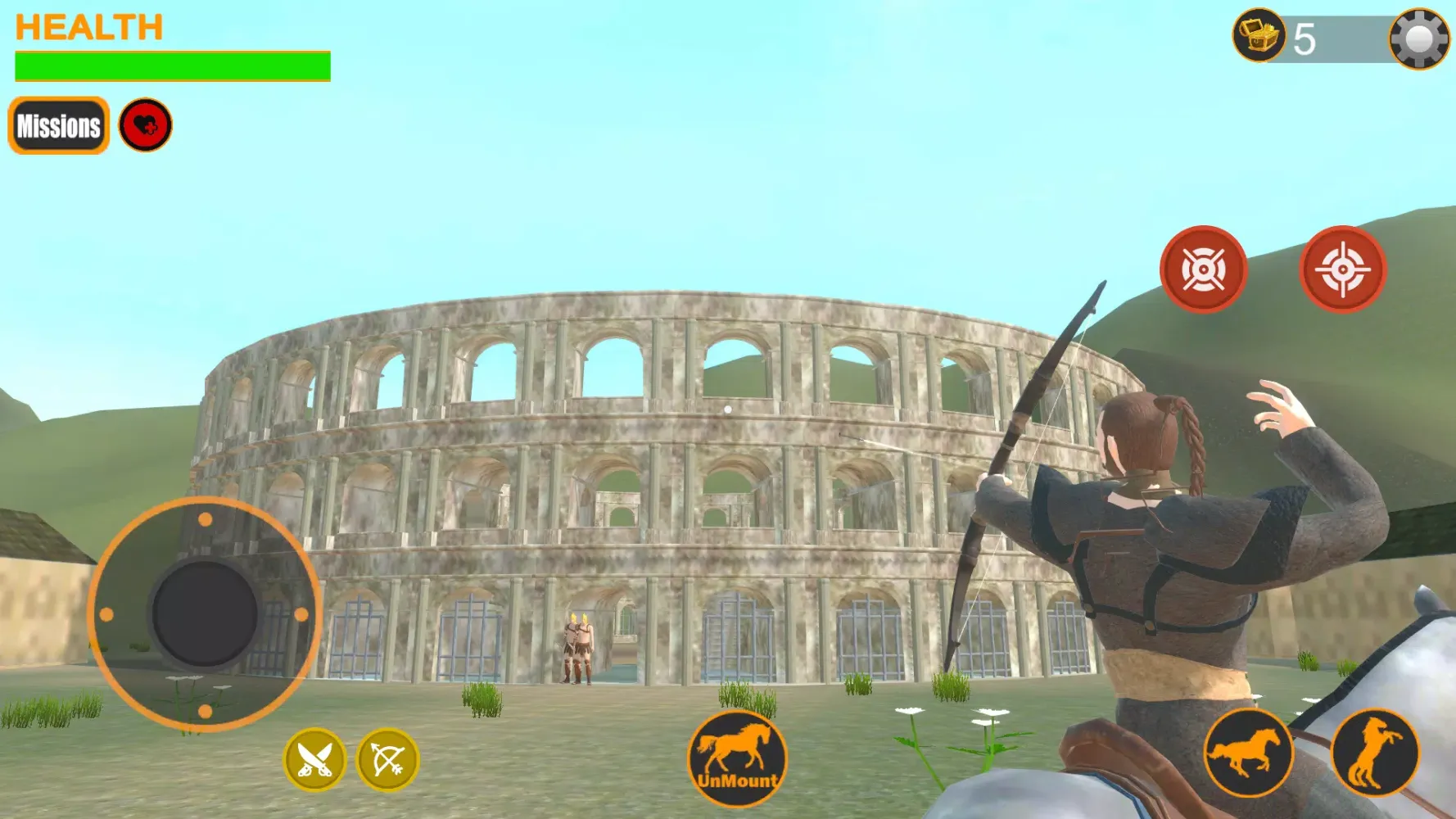This screenshot has height=819, width=1456.
Task: Tap the red heart health refill icon
Action: coord(146,125)
